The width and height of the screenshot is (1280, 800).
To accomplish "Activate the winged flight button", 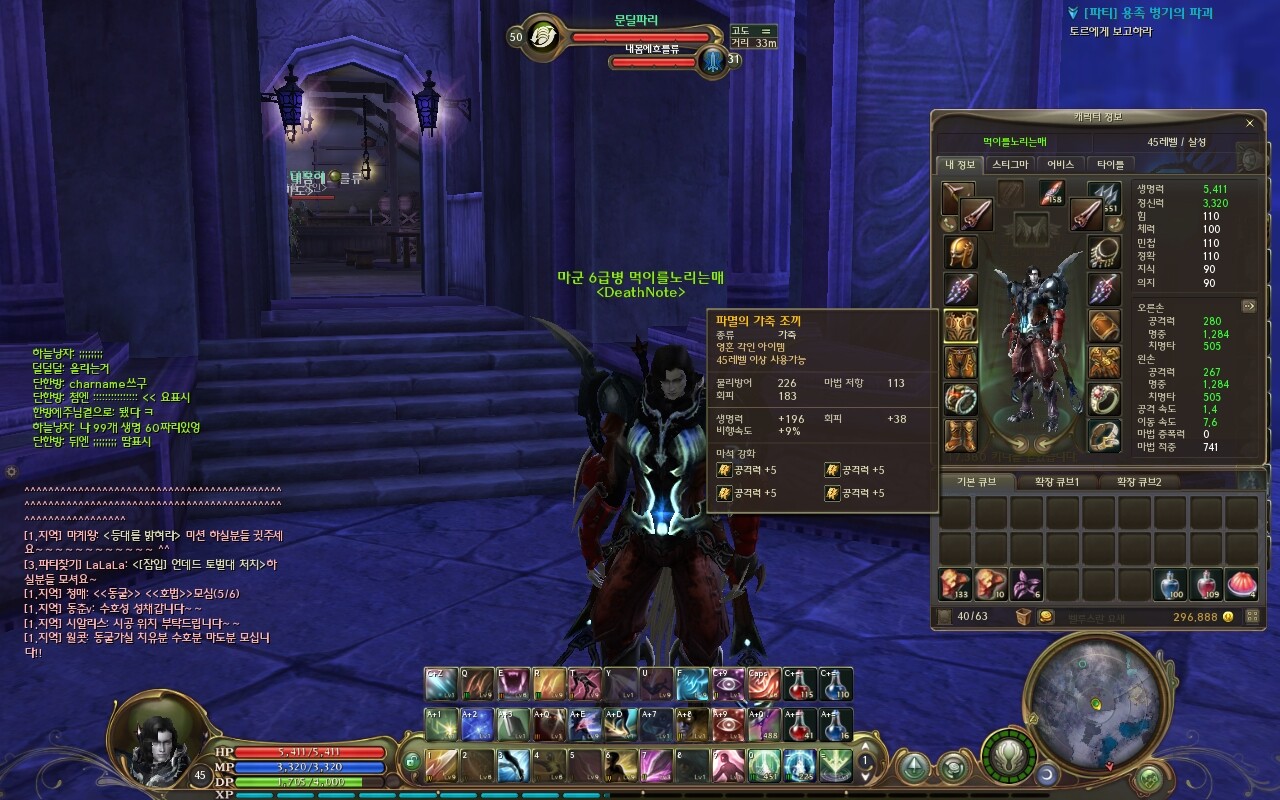I will [1005, 754].
